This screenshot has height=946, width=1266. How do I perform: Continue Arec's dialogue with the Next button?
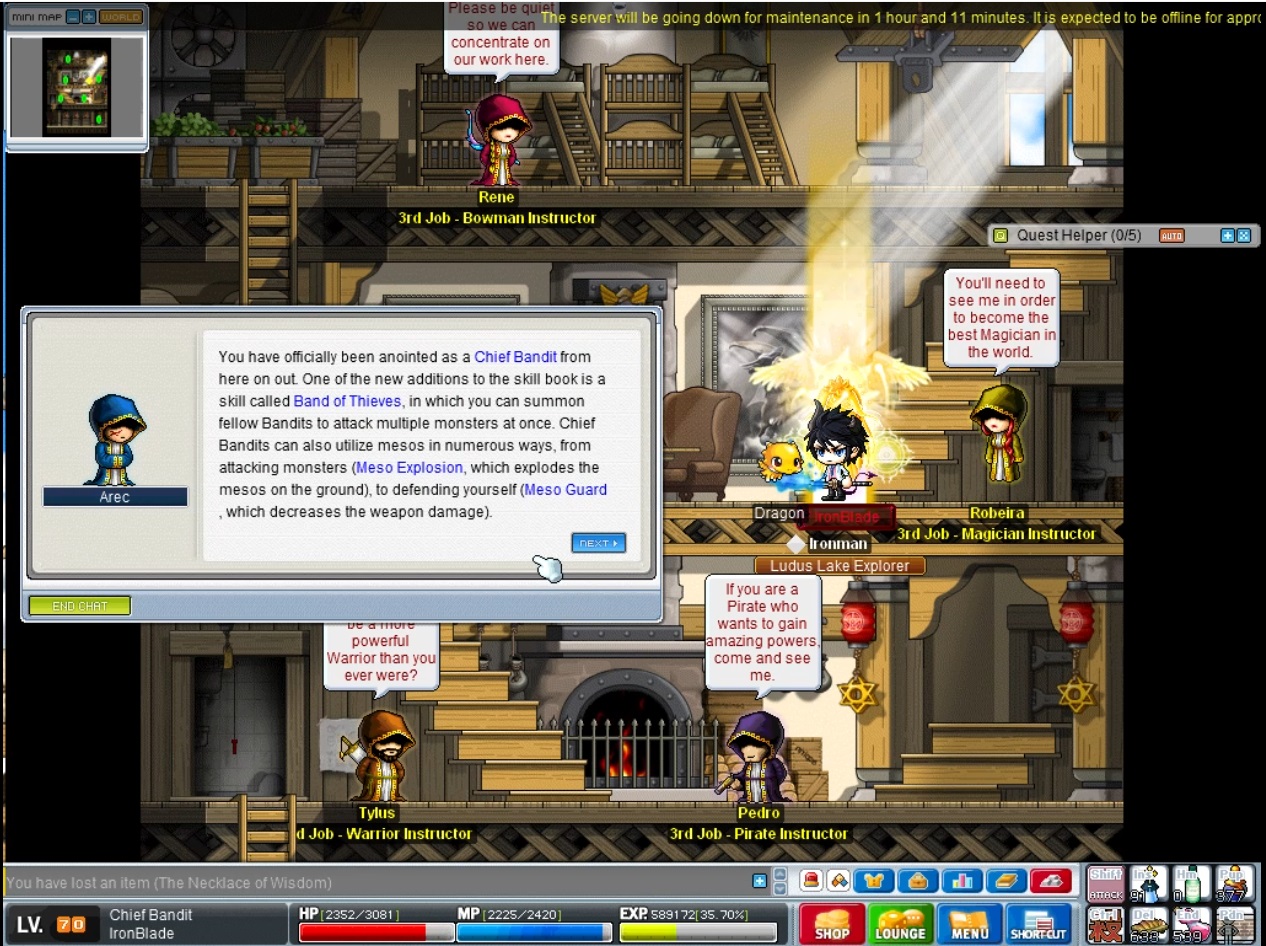pos(598,543)
